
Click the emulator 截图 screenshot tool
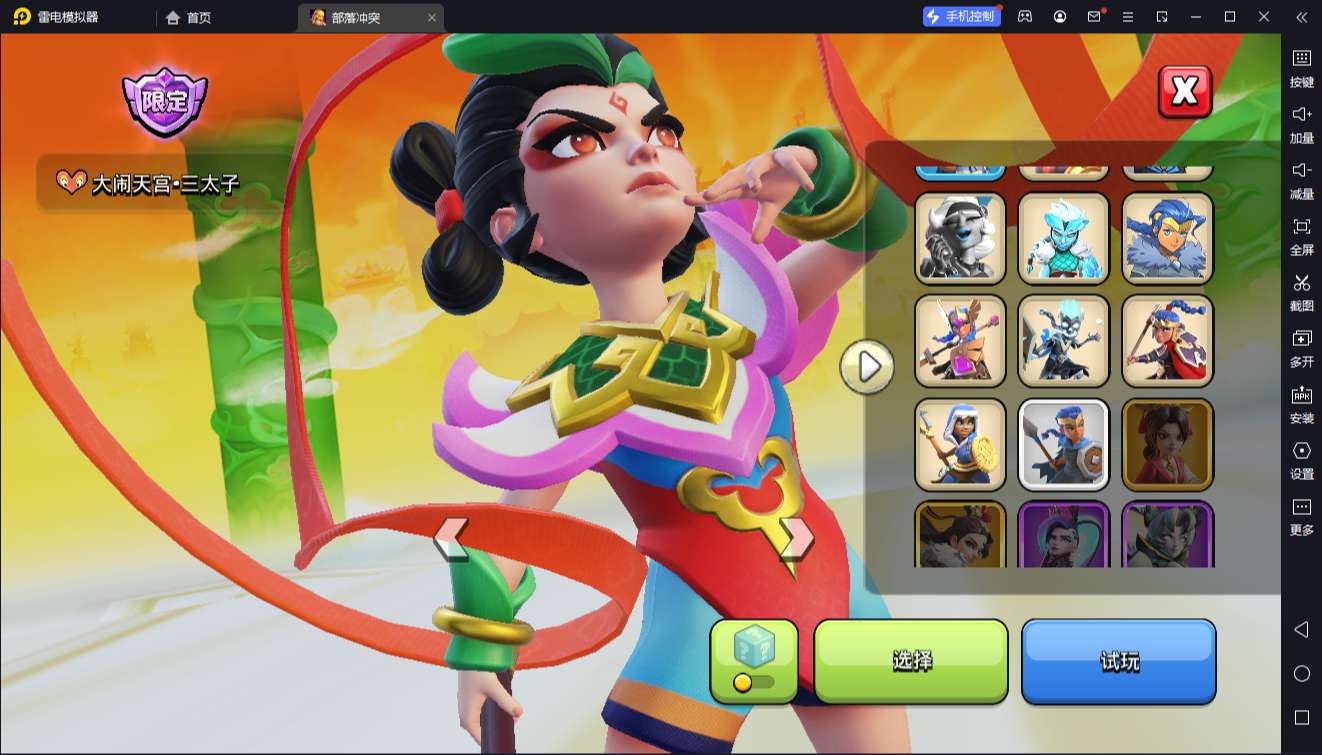coord(1301,292)
